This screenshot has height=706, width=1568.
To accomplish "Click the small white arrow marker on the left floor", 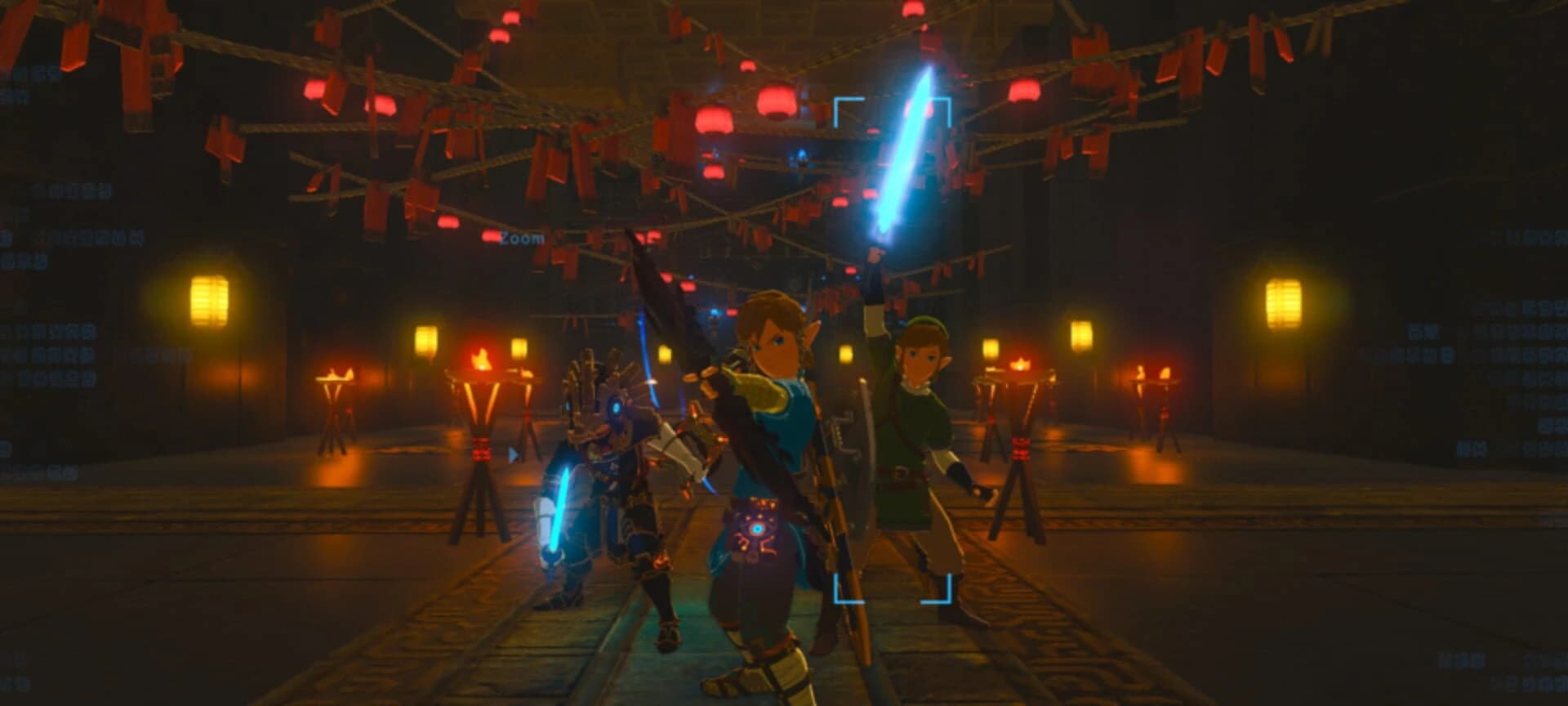I will [514, 454].
